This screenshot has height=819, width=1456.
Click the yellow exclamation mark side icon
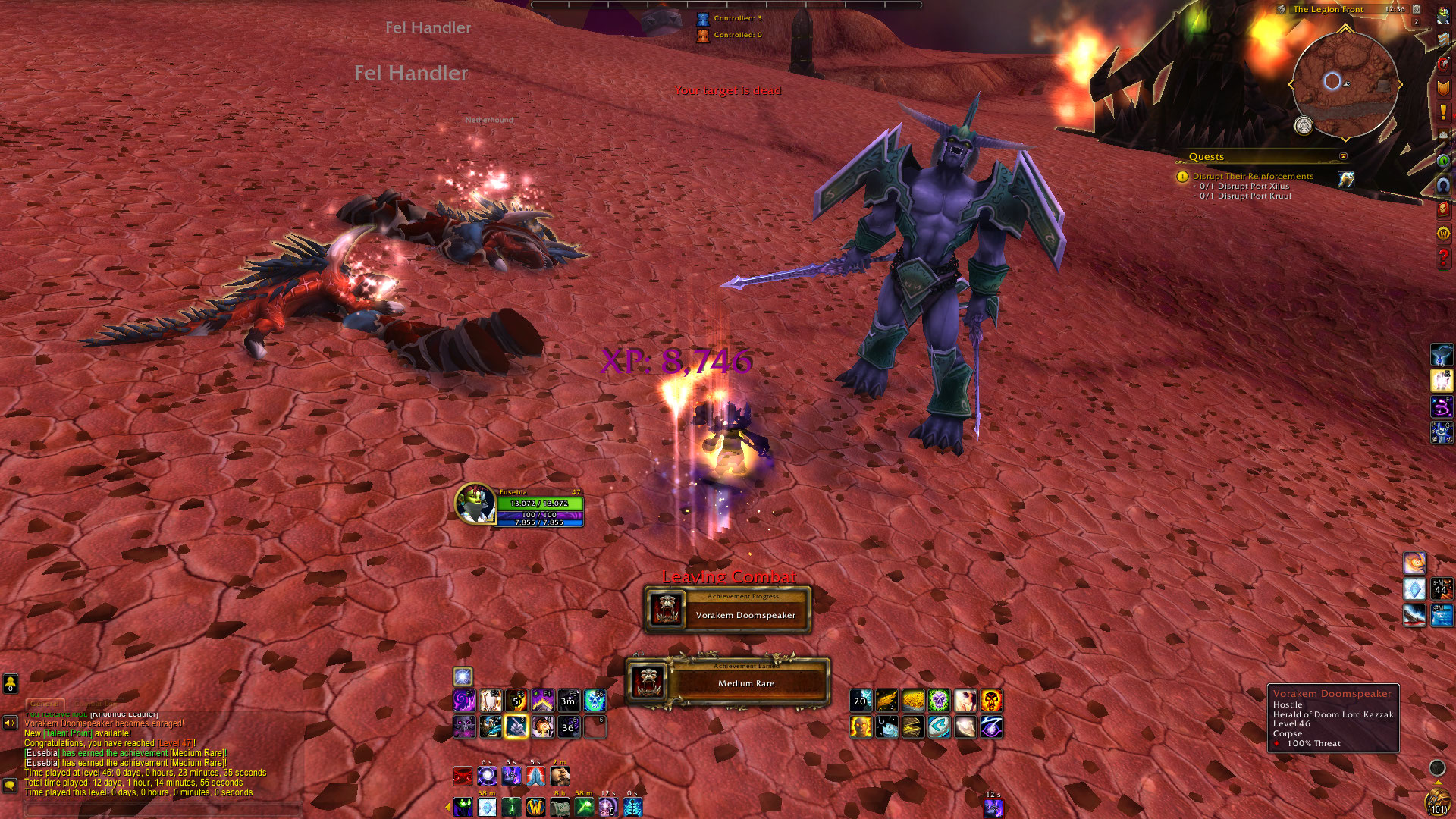(x=1442, y=112)
